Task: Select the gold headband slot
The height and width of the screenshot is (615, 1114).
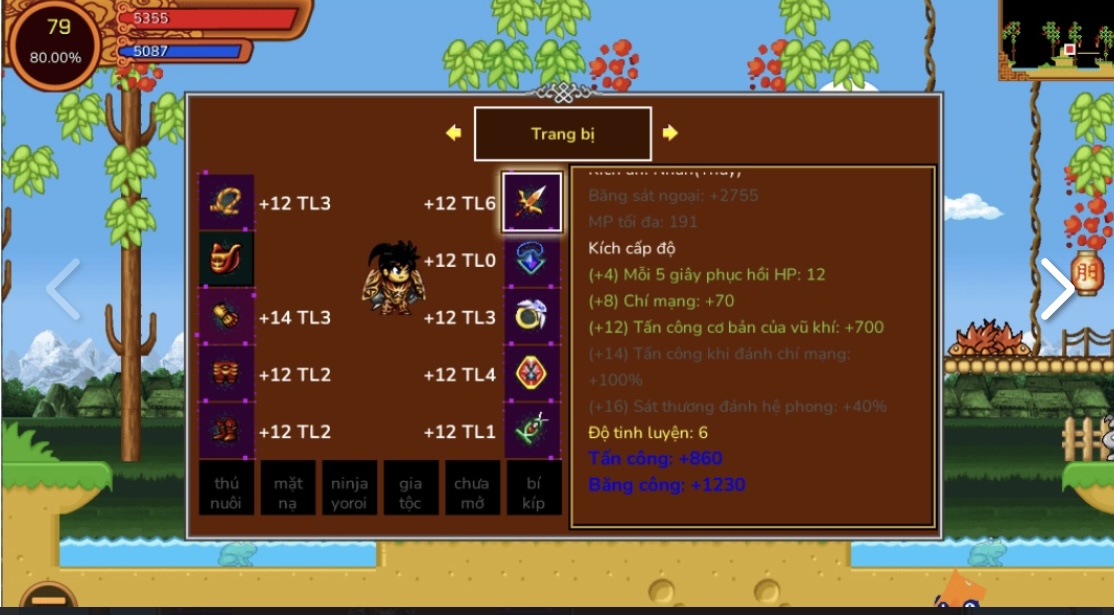Action: tap(226, 203)
